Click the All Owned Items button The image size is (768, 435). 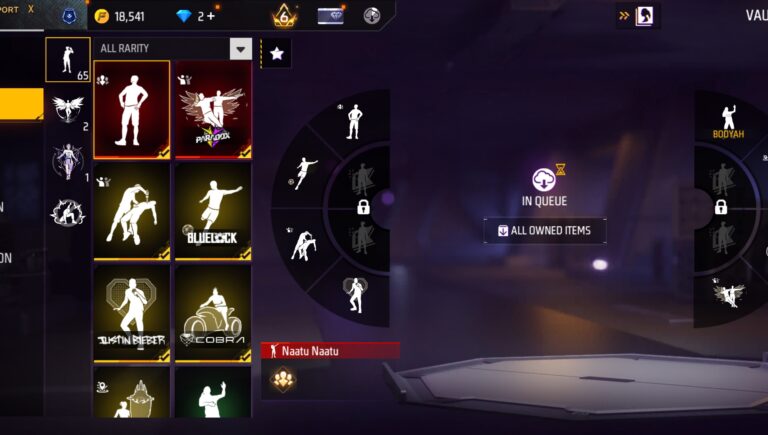[545, 231]
